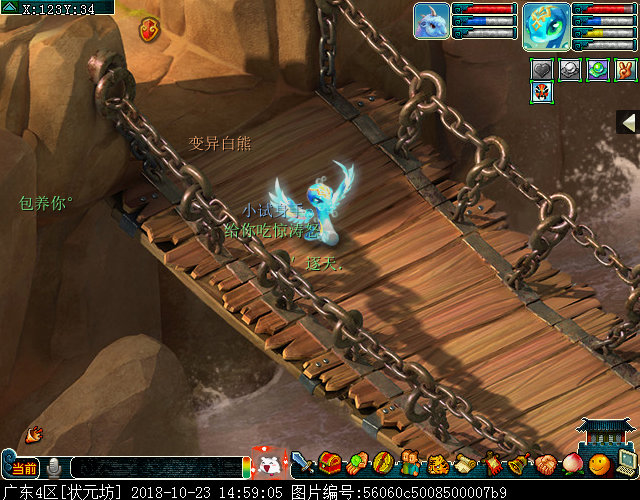Open the pet portrait panel
Viewport: 640px width, 500px height.
coord(432,21)
